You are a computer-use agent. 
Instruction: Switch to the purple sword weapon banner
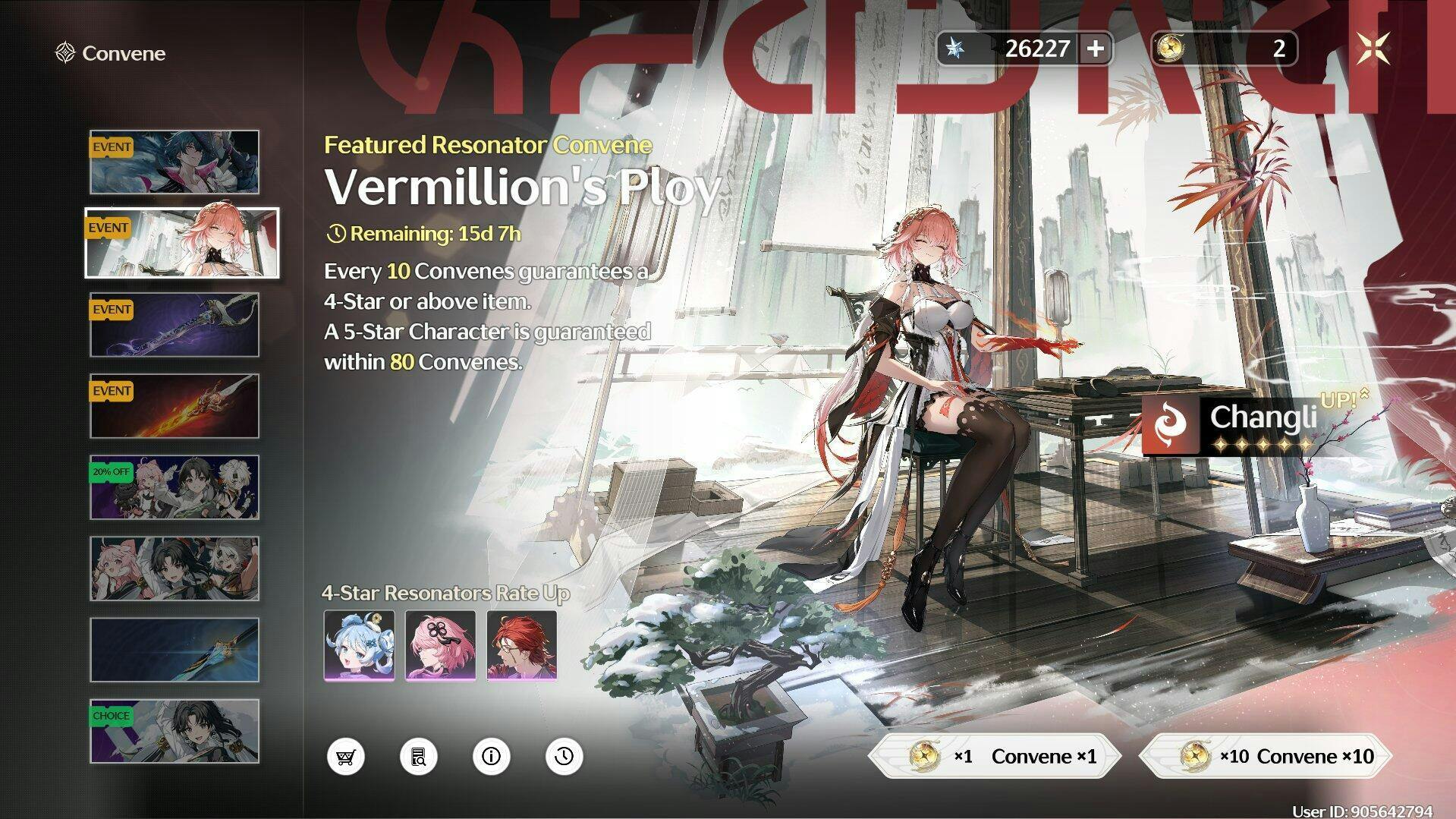pyautogui.click(x=175, y=325)
